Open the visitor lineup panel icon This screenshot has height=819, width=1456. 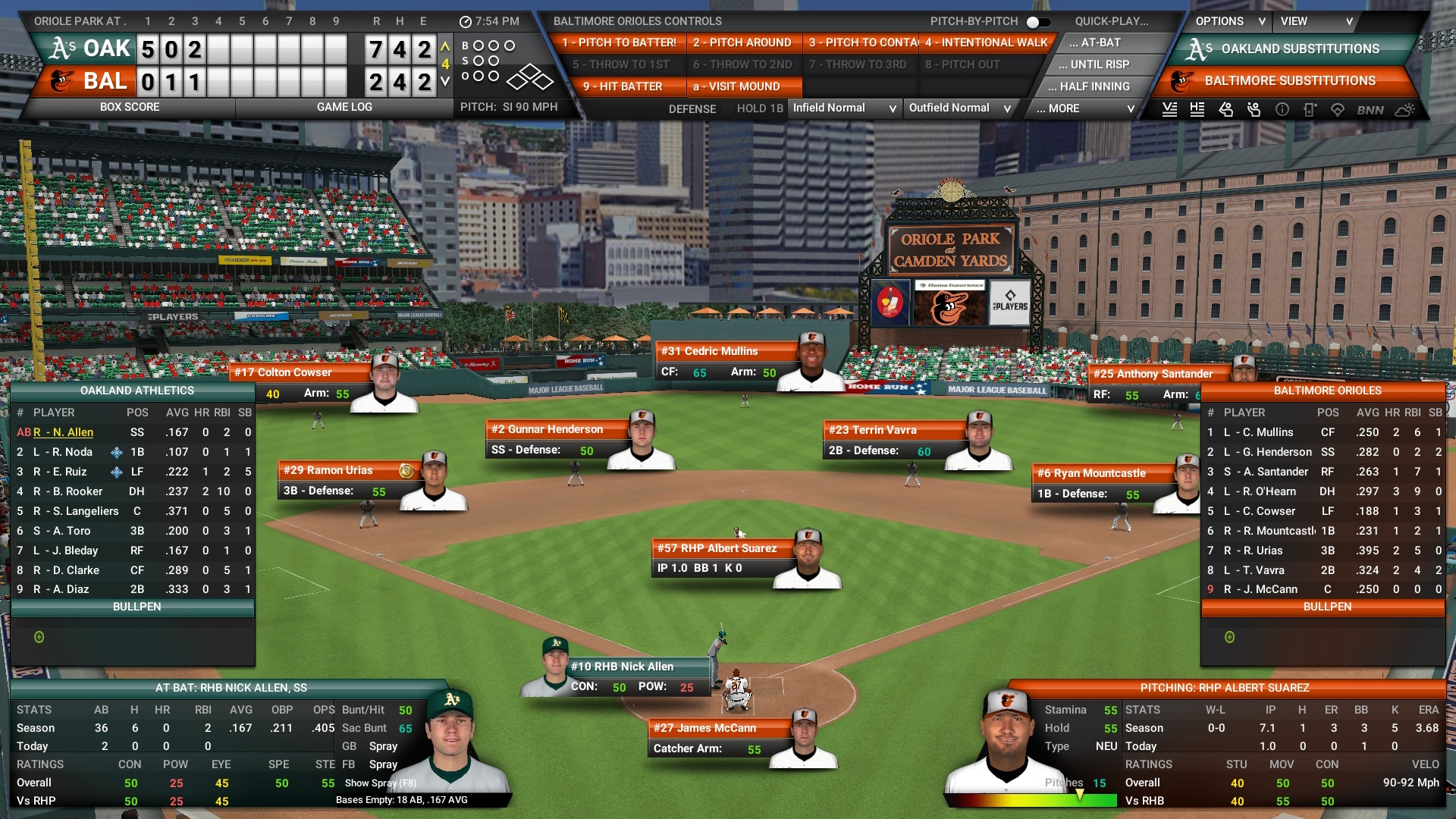1169,109
